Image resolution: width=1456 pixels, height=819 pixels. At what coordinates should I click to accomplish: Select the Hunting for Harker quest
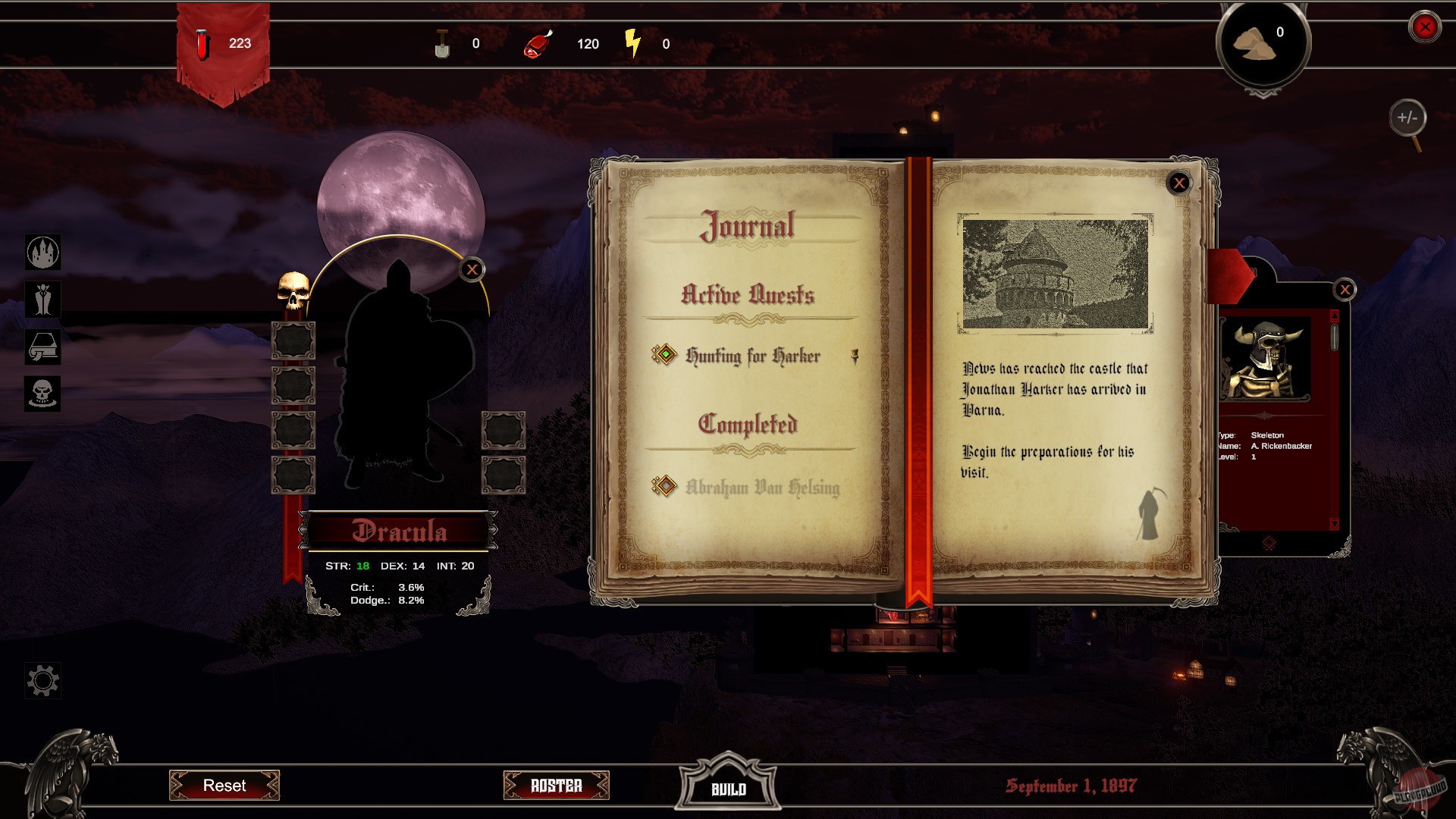(752, 356)
